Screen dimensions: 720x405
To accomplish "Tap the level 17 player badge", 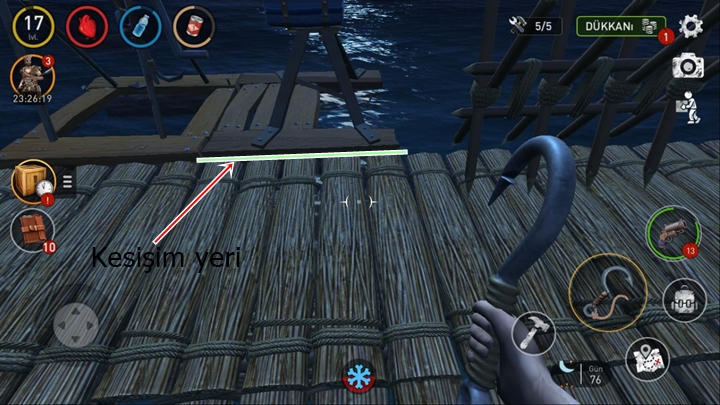I will click(x=33, y=26).
